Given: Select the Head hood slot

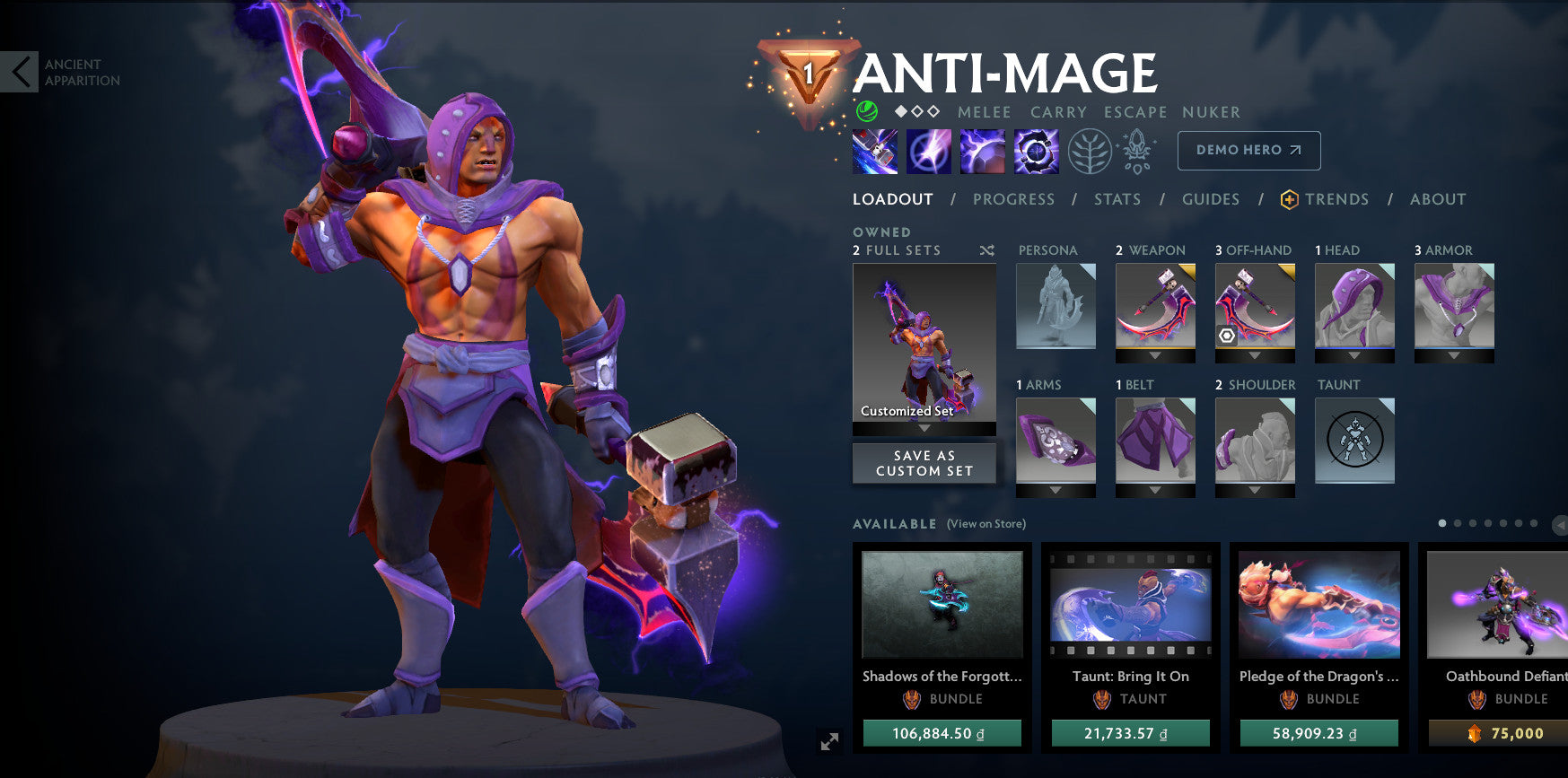Looking at the screenshot, I should [1354, 306].
